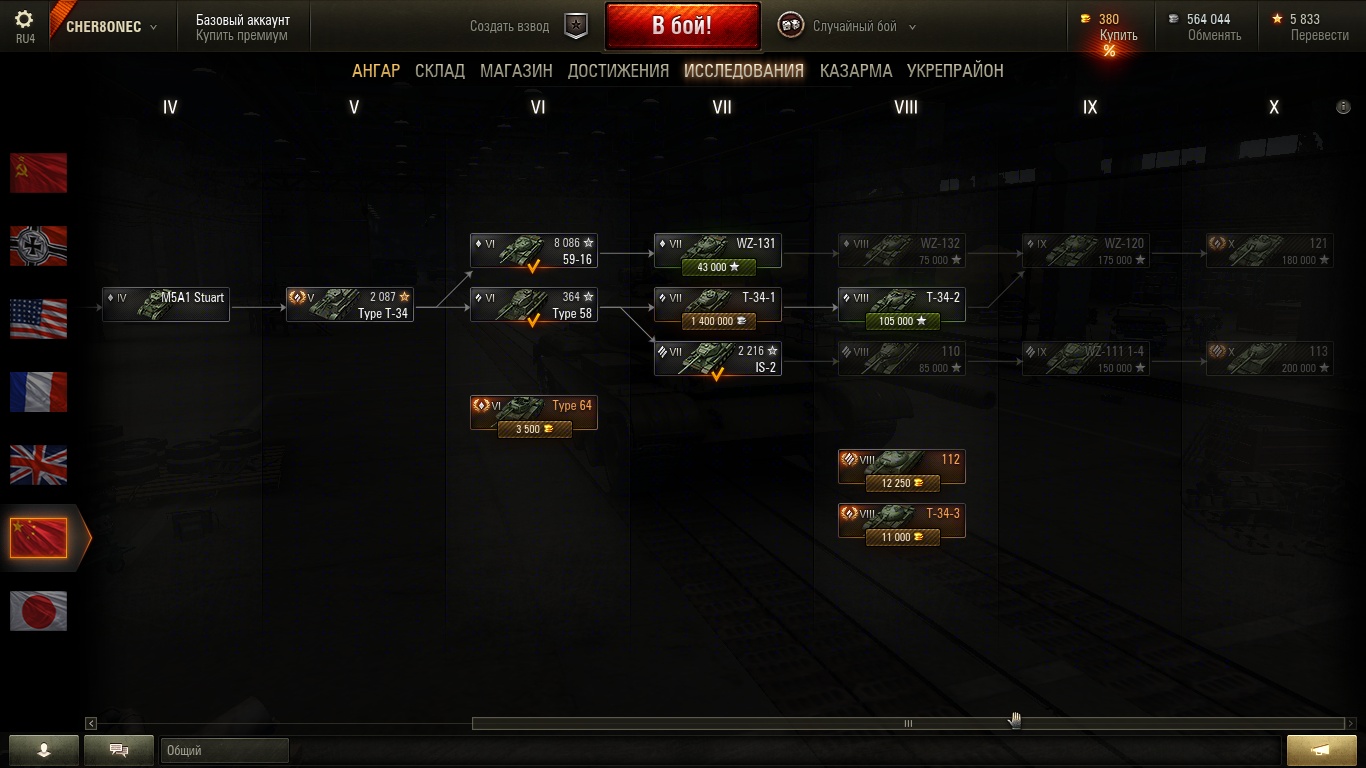Viewport: 1366px width, 768px height.
Task: Return to the АНГАР tab
Action: point(376,71)
